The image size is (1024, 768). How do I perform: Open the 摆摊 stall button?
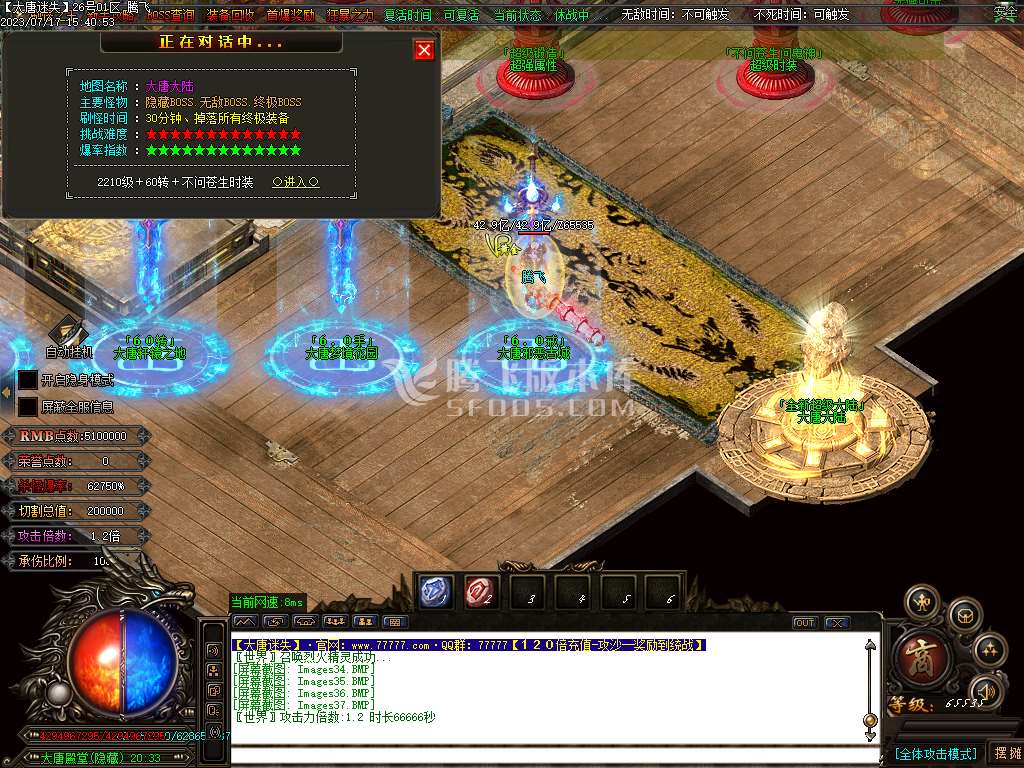tap(1005, 753)
